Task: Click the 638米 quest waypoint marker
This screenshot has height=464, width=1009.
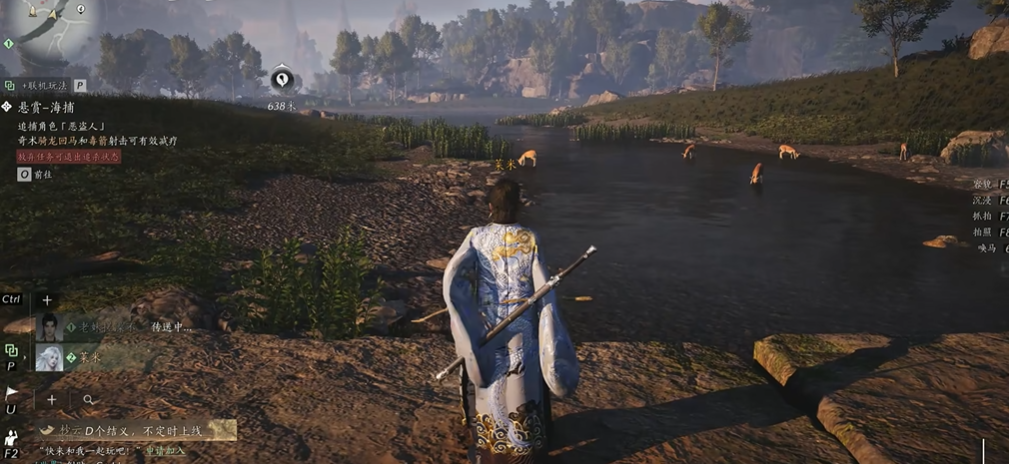Action: click(283, 79)
